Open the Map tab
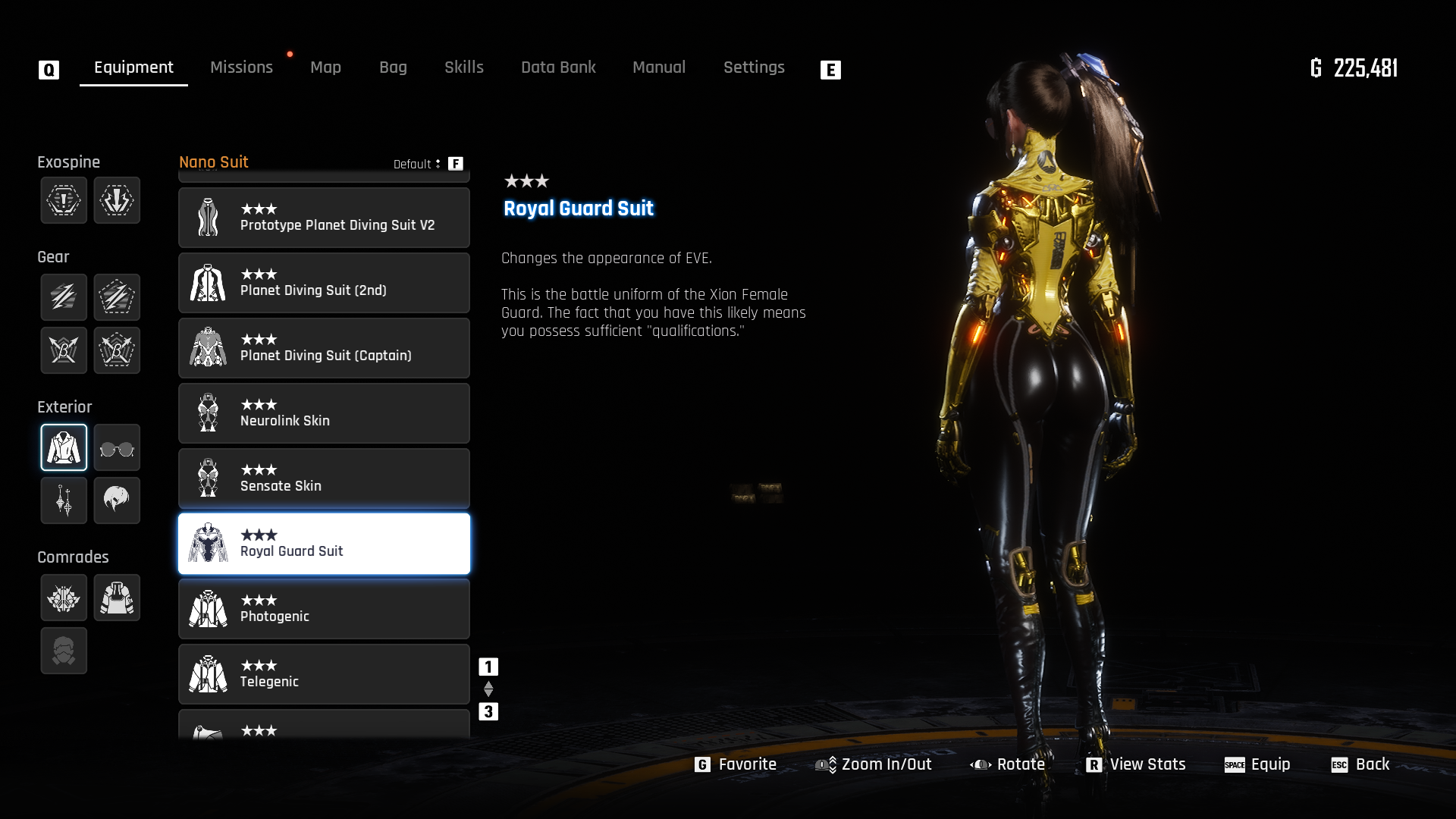The image size is (1456, 819). point(325,67)
